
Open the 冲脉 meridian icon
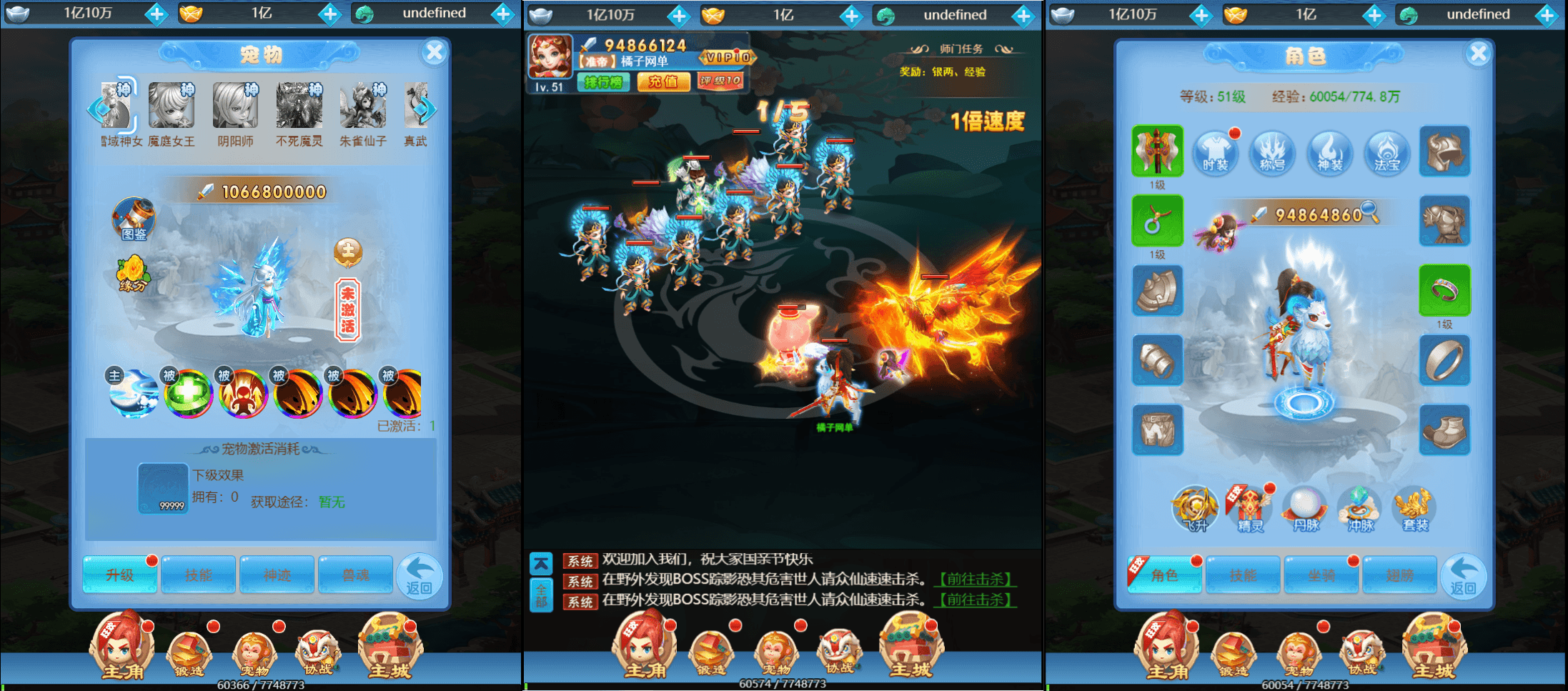point(1359,509)
